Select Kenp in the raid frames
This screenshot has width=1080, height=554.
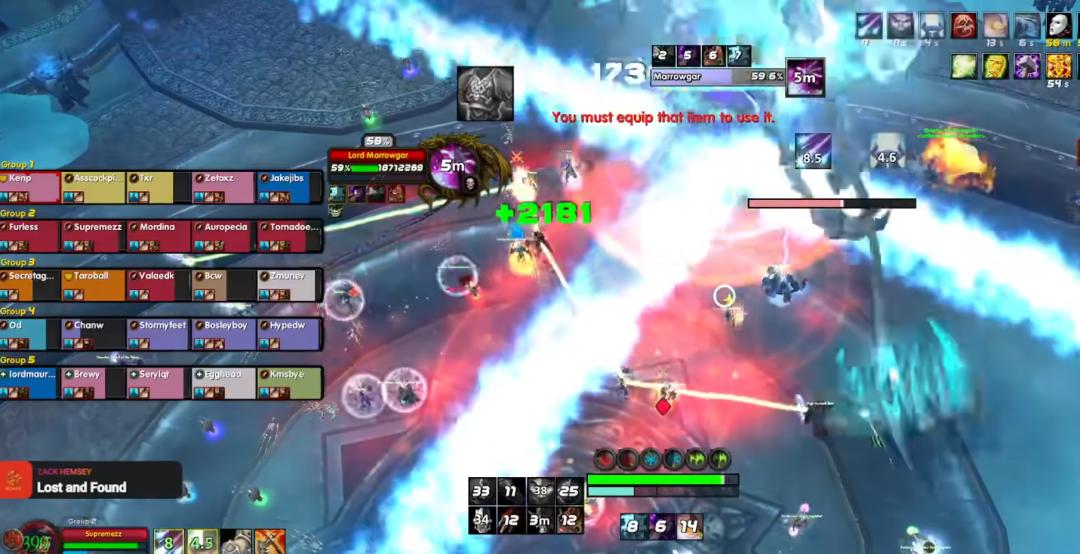30,186
